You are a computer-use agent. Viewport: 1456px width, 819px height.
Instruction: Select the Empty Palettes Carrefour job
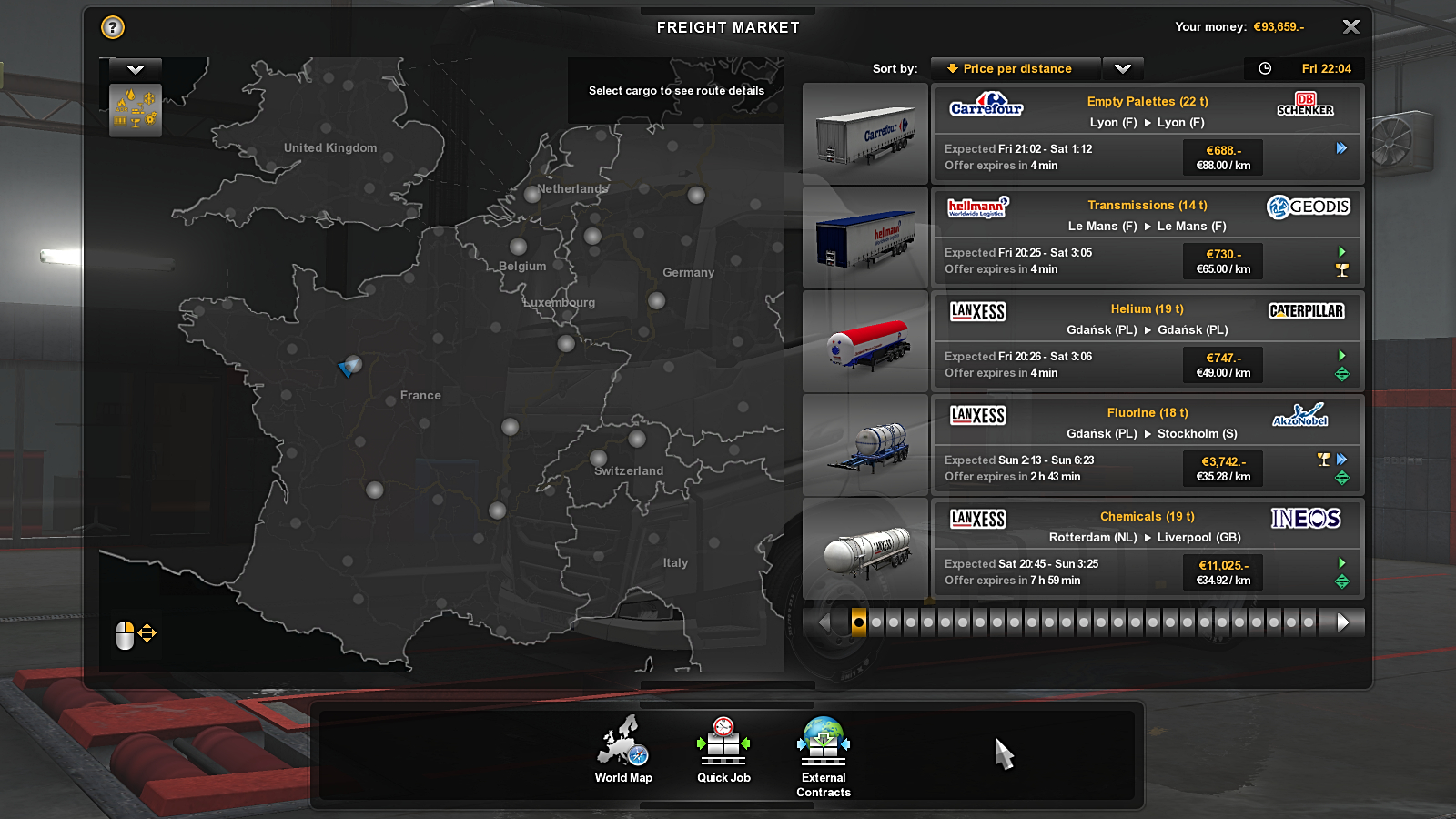click(1147, 134)
